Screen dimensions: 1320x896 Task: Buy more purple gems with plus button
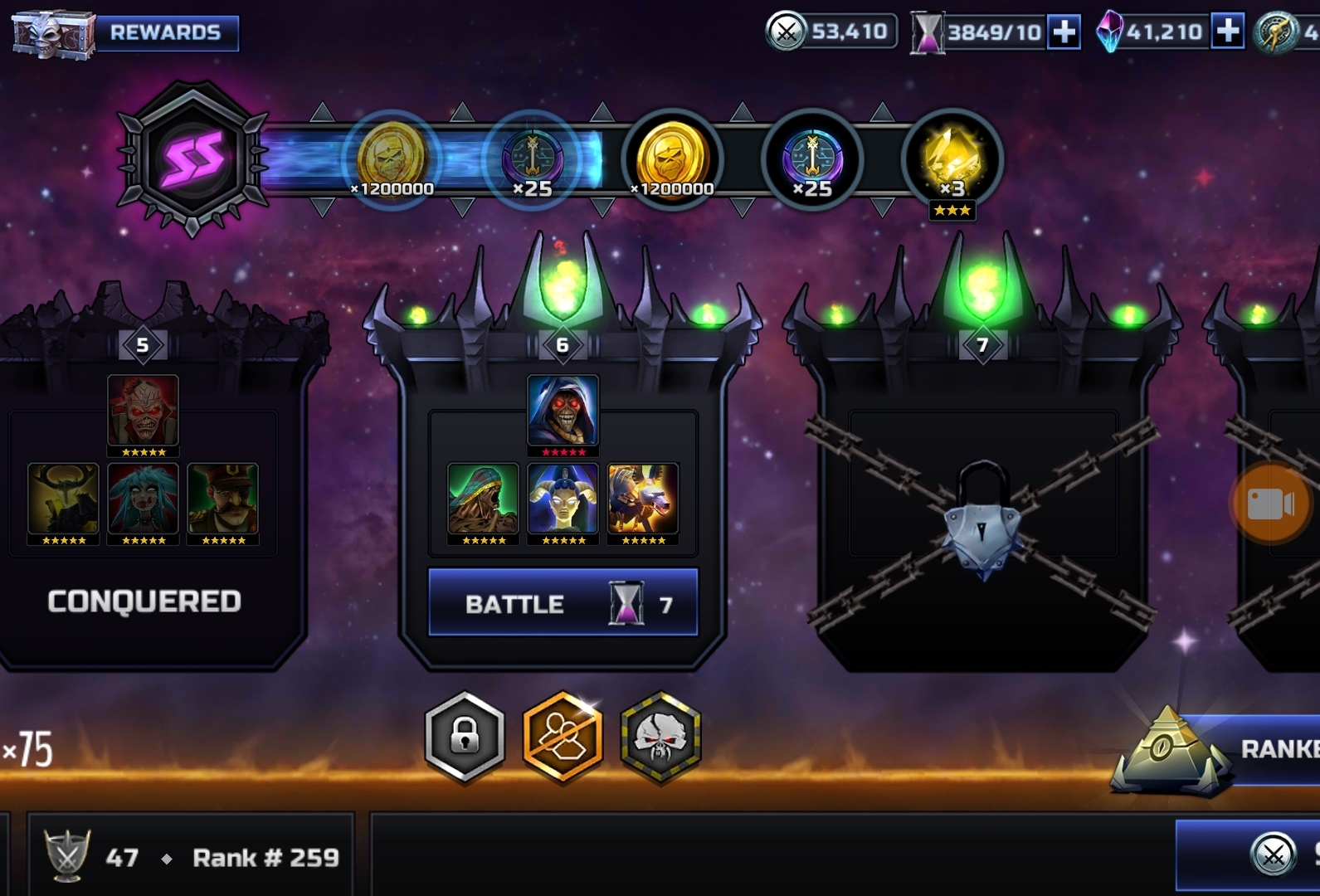pos(1227,32)
